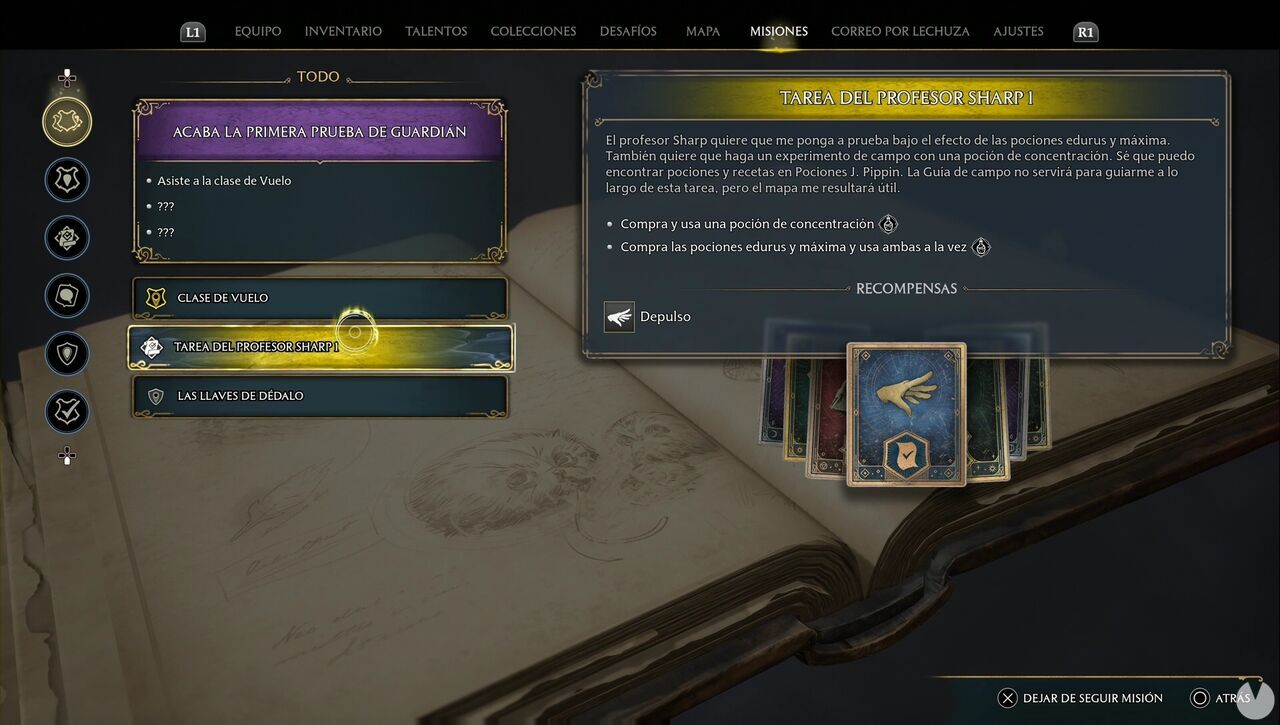
Task: Select the Las Llaves de Dédalo quest
Action: point(318,396)
